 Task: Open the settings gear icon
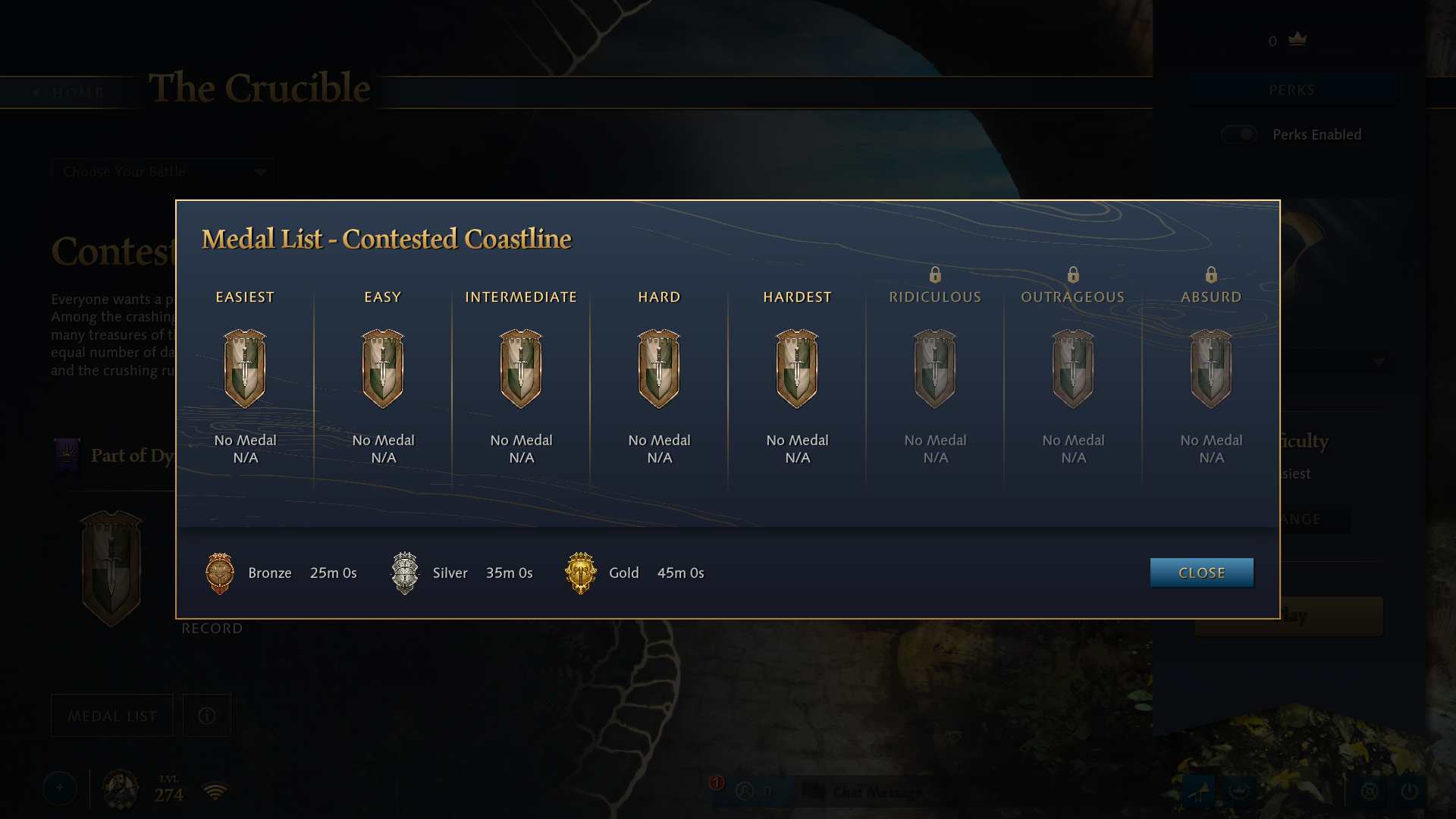(x=1370, y=792)
